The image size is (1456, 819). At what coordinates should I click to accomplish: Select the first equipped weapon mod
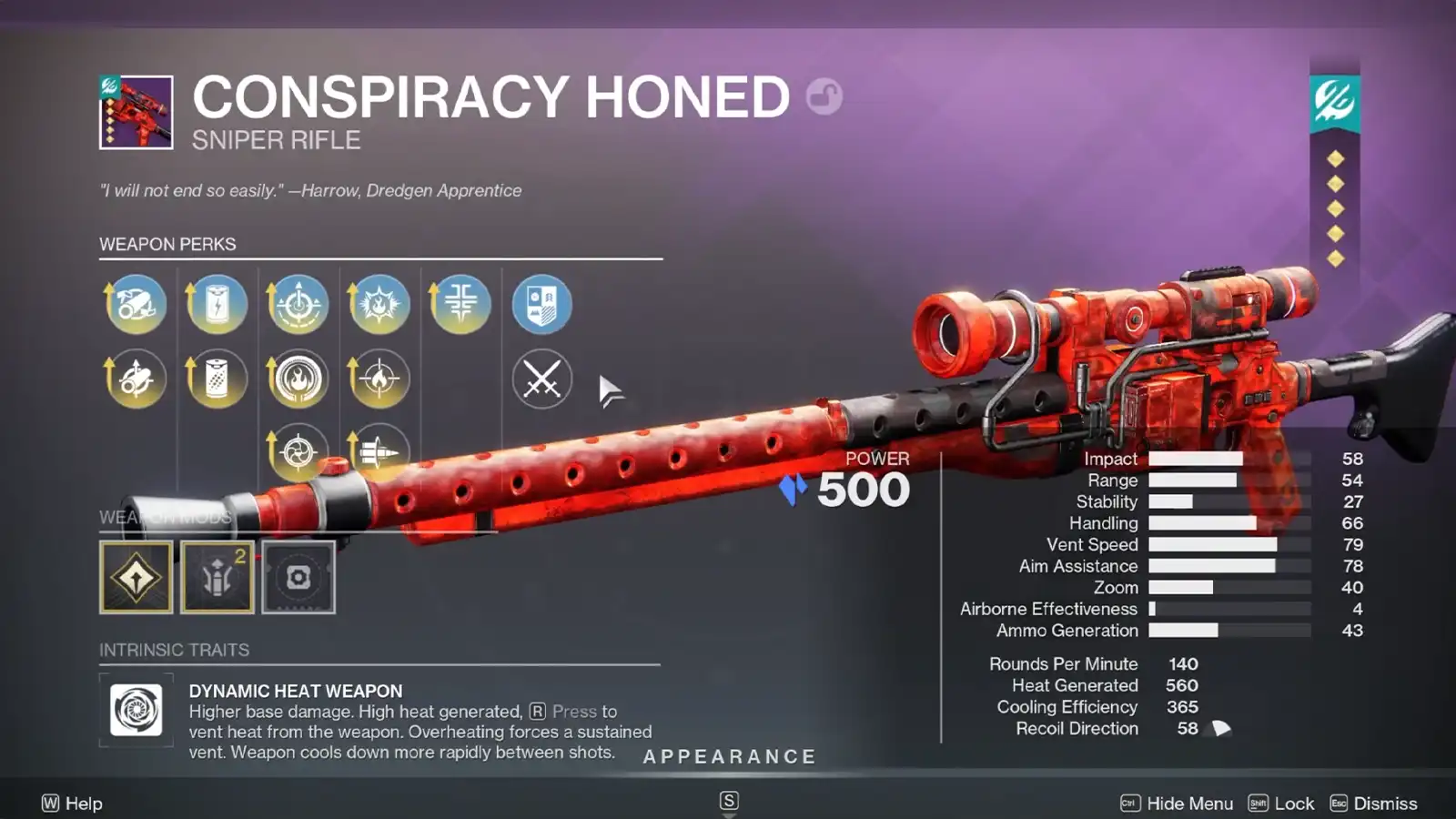[136, 576]
